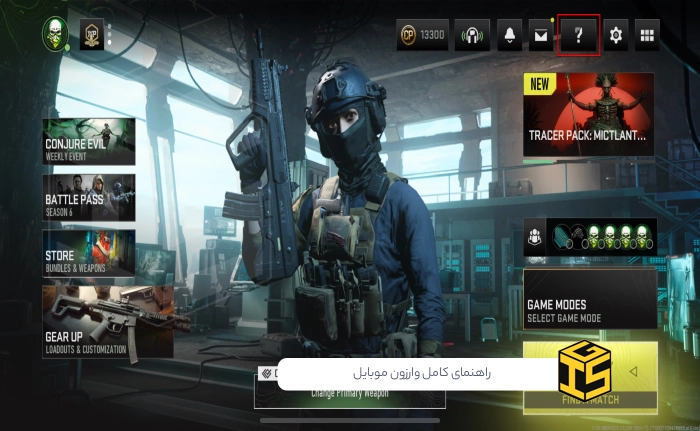
Task: Toggle the headset voice chat icon
Action: [472, 36]
